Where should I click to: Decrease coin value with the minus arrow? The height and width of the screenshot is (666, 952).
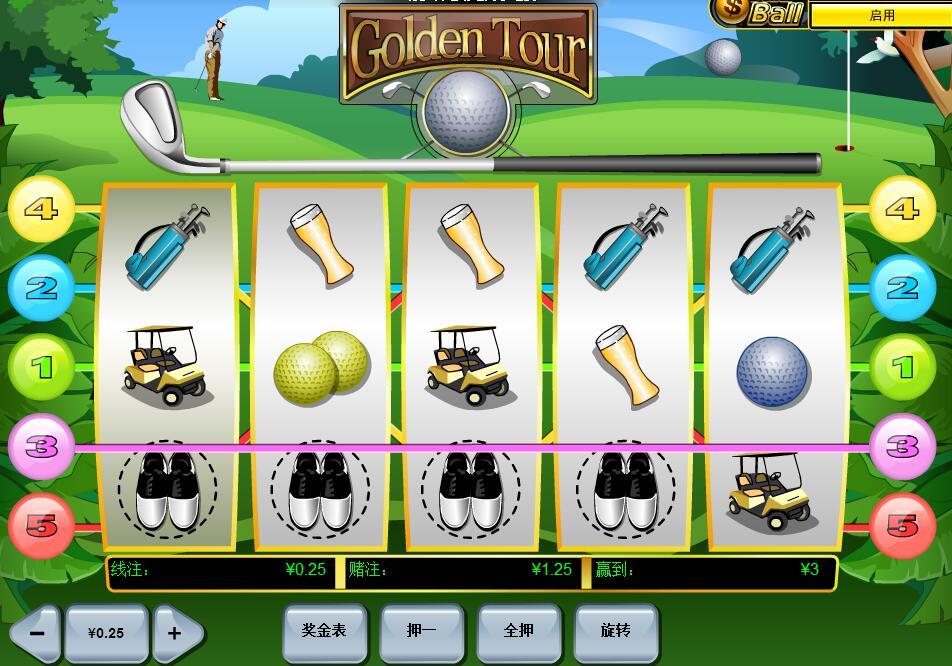[36, 633]
